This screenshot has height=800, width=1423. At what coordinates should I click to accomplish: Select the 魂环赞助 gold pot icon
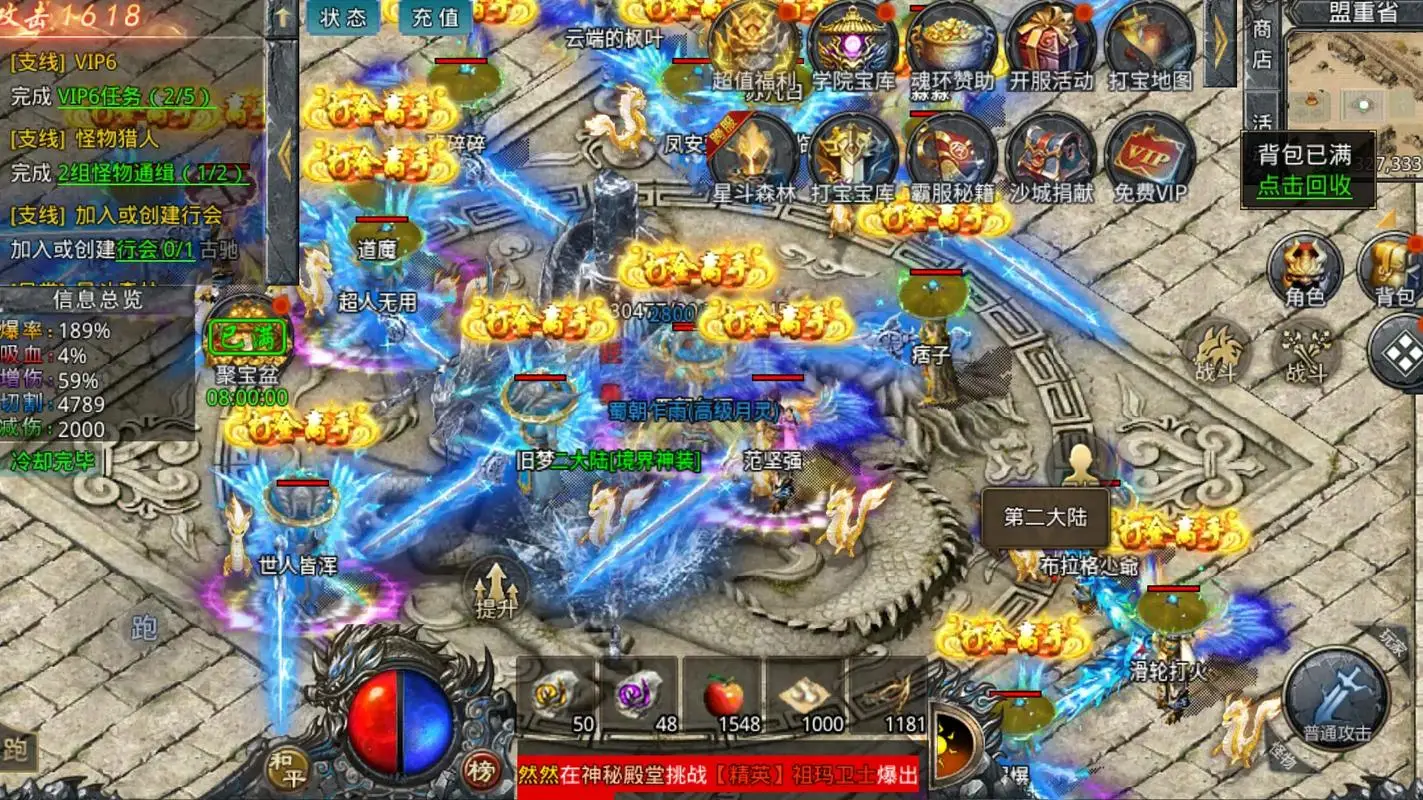coord(951,47)
